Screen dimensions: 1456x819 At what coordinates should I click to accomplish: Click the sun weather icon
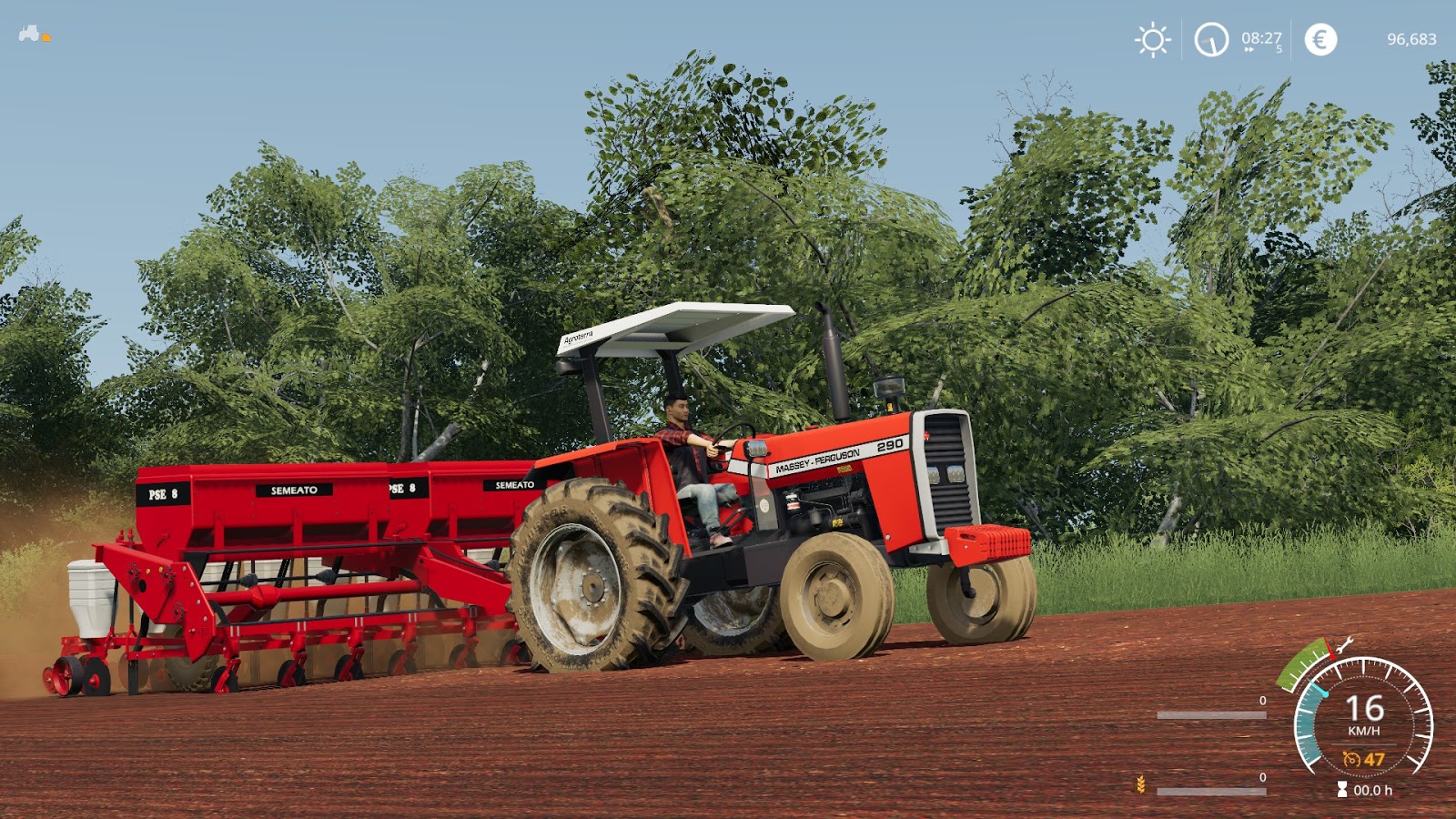click(1154, 40)
